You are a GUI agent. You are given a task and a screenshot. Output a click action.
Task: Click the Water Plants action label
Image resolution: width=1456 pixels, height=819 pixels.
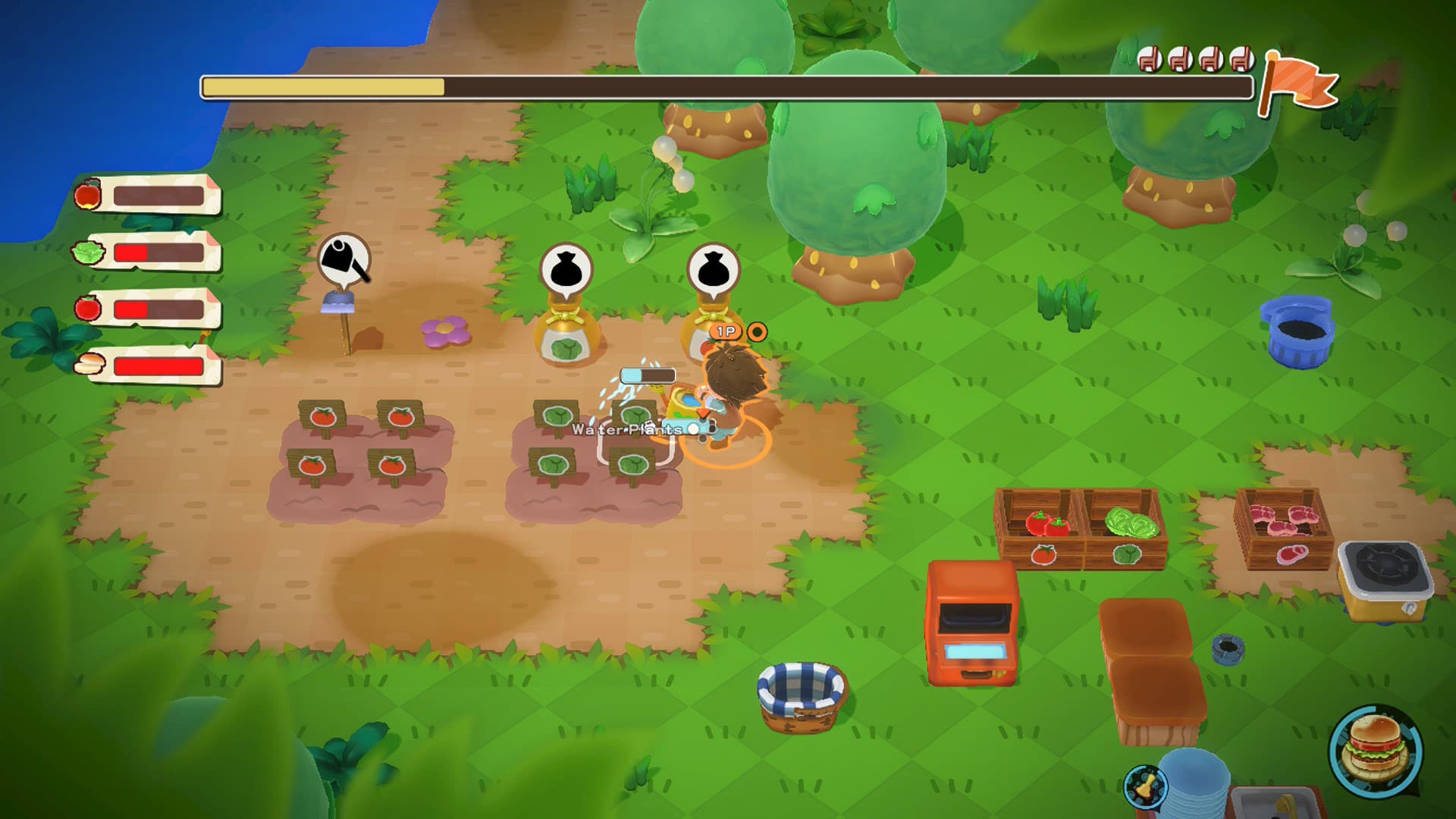tap(628, 428)
